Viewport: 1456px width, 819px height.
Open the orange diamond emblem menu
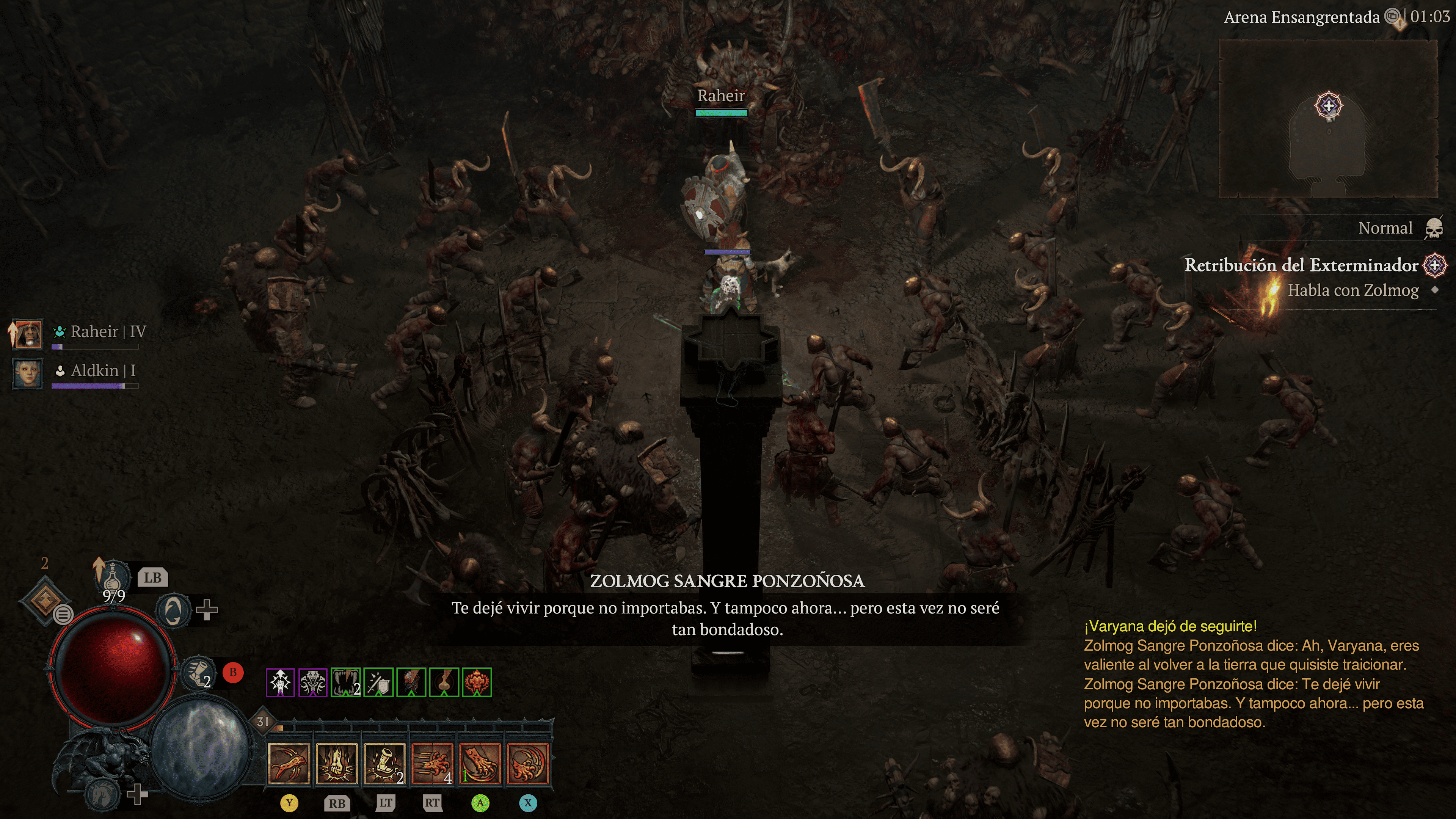(45, 599)
